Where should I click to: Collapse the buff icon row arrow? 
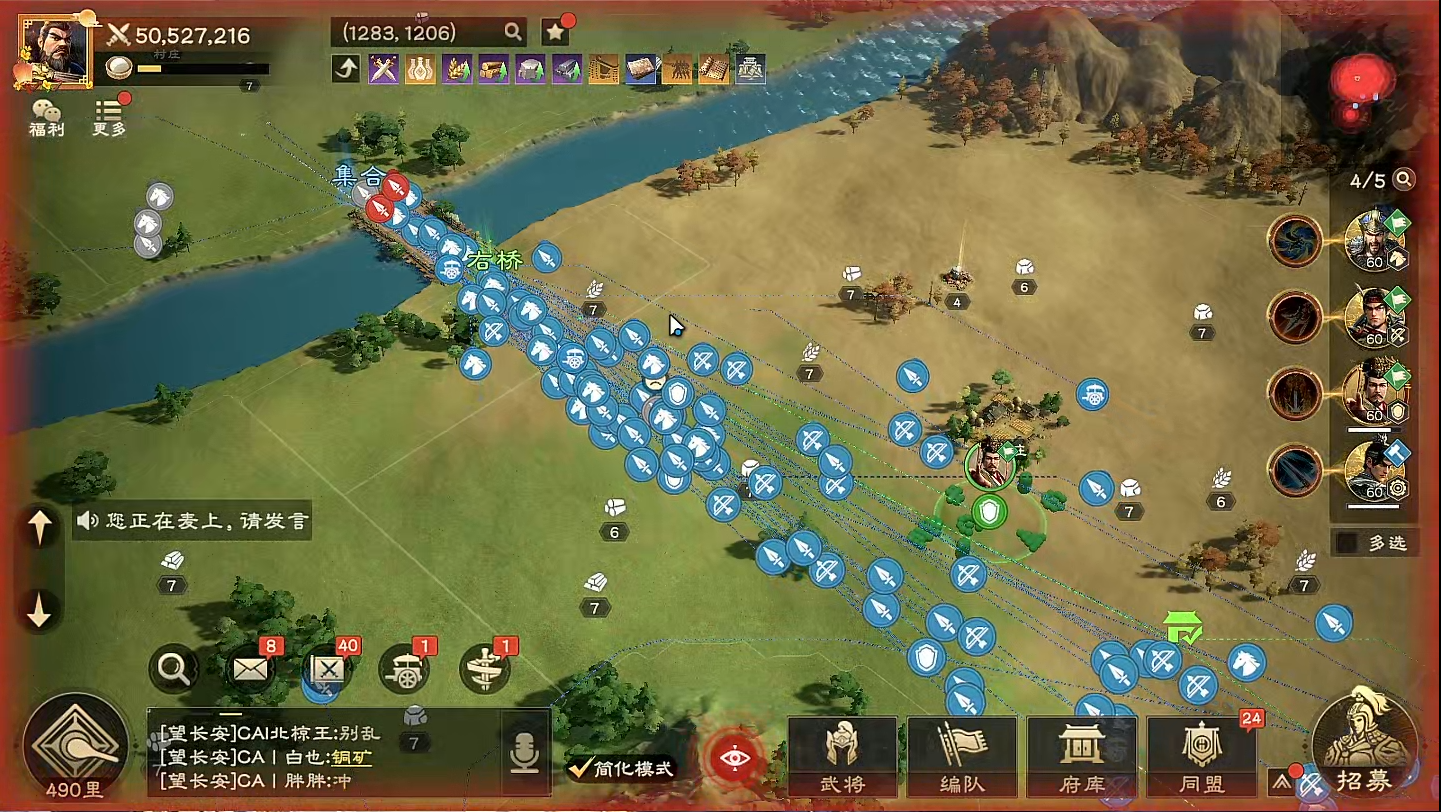point(346,69)
